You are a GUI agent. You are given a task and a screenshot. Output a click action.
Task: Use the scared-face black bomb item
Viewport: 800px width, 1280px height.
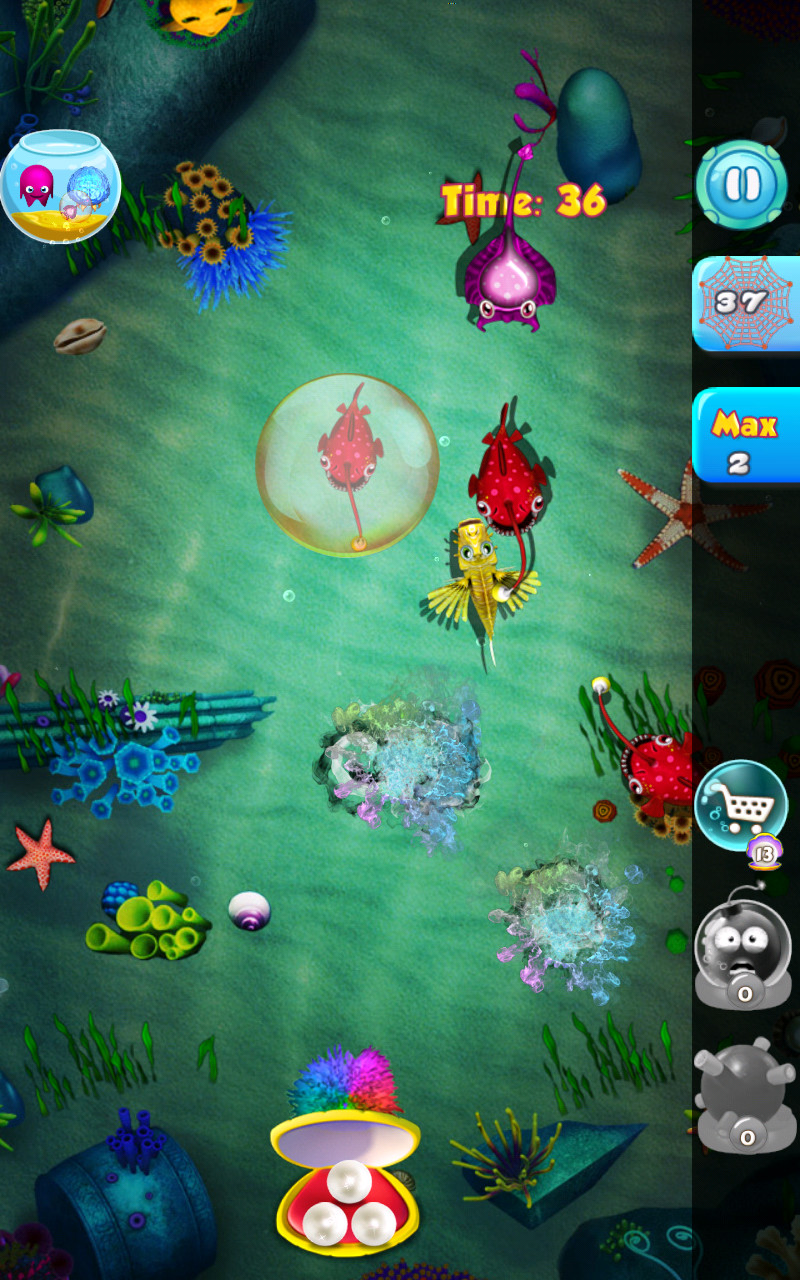(742, 950)
